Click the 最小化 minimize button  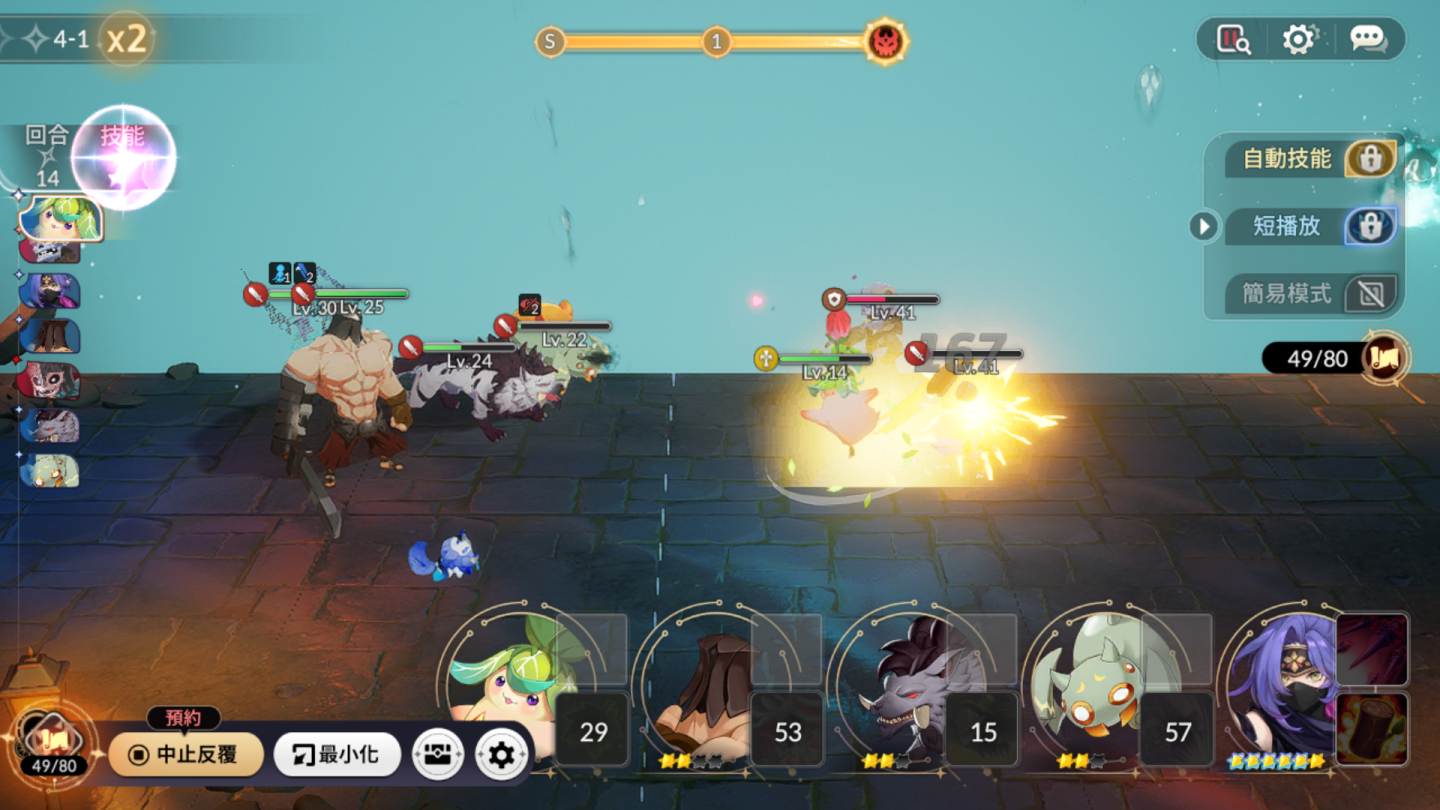coord(337,754)
